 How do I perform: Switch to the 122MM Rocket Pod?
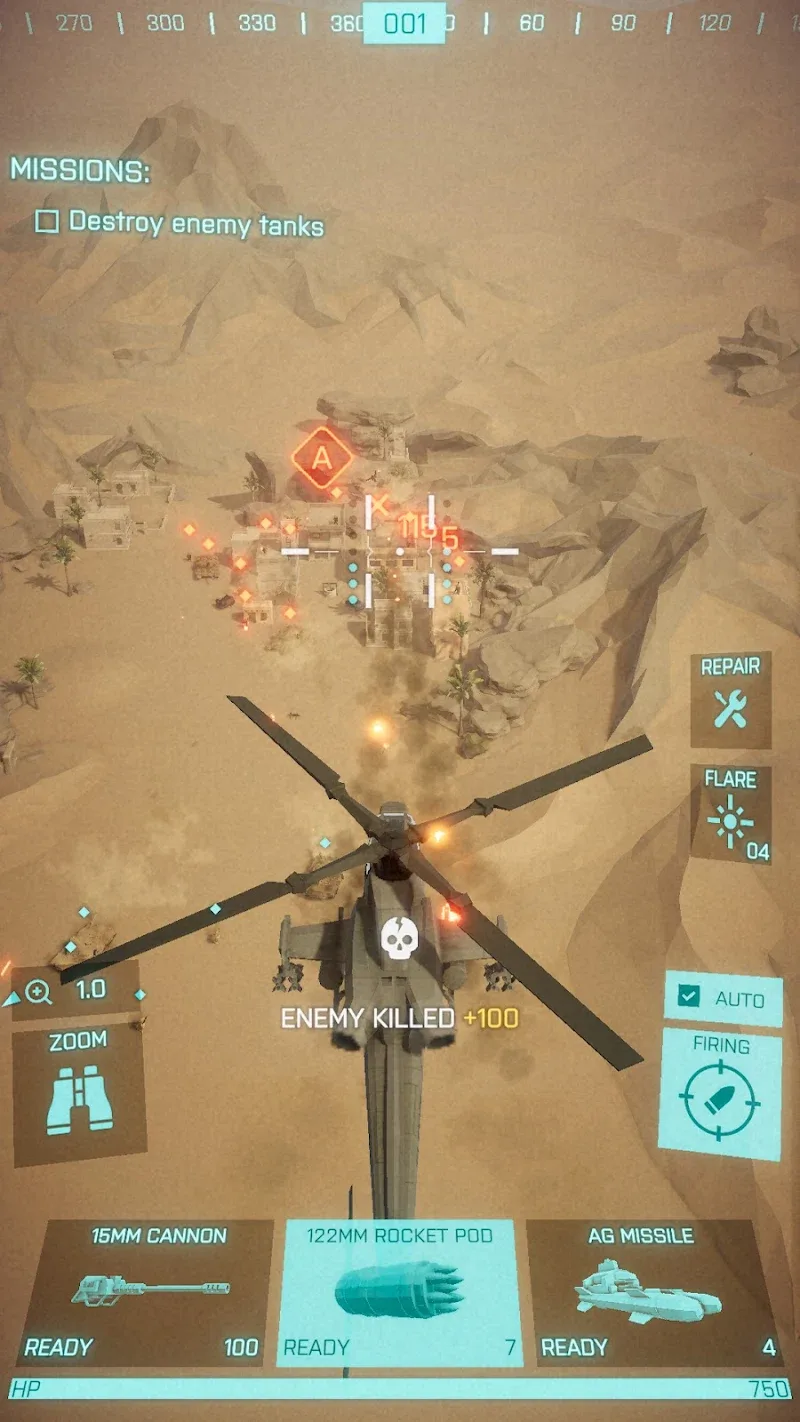399,1292
